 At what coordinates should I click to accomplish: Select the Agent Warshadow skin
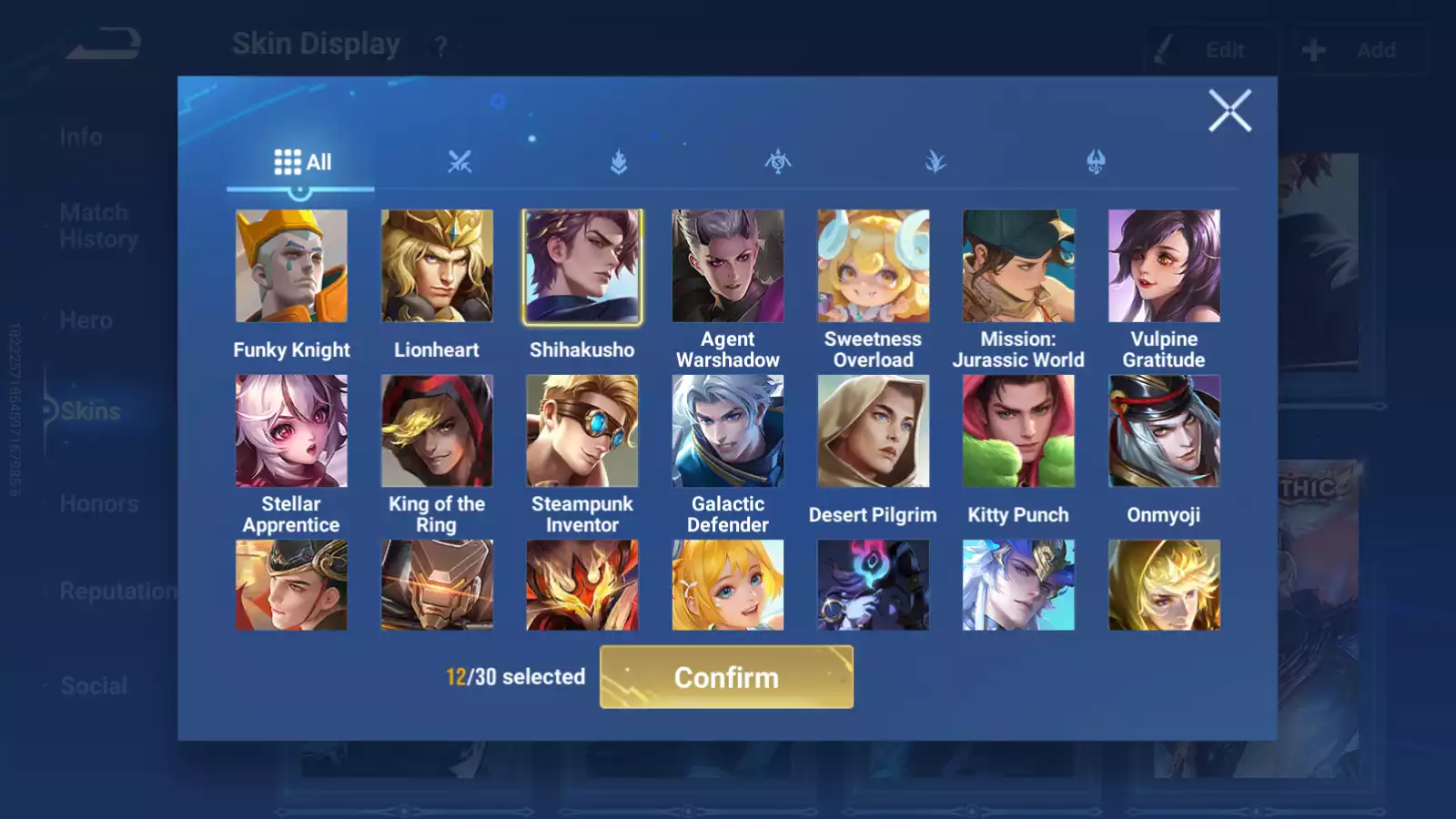click(728, 266)
